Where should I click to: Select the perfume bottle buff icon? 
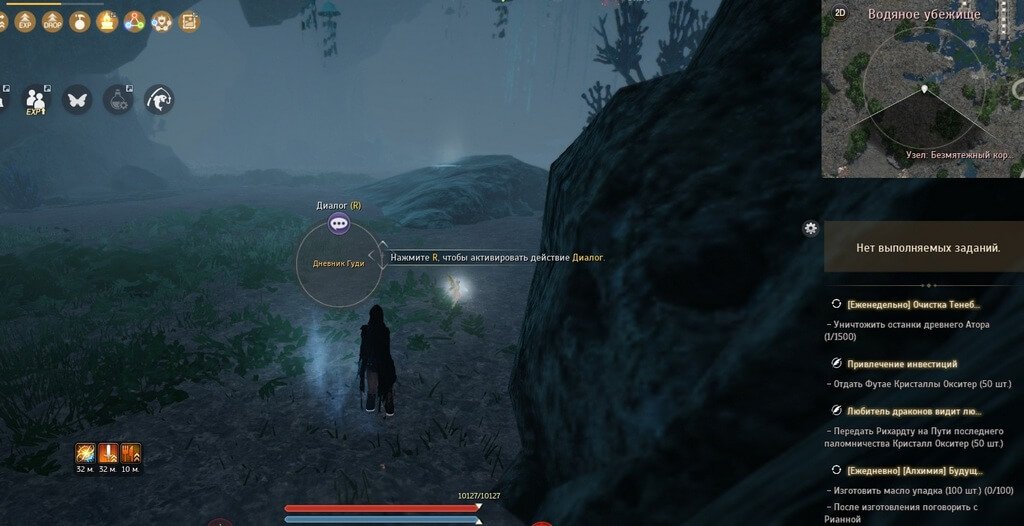point(80,21)
